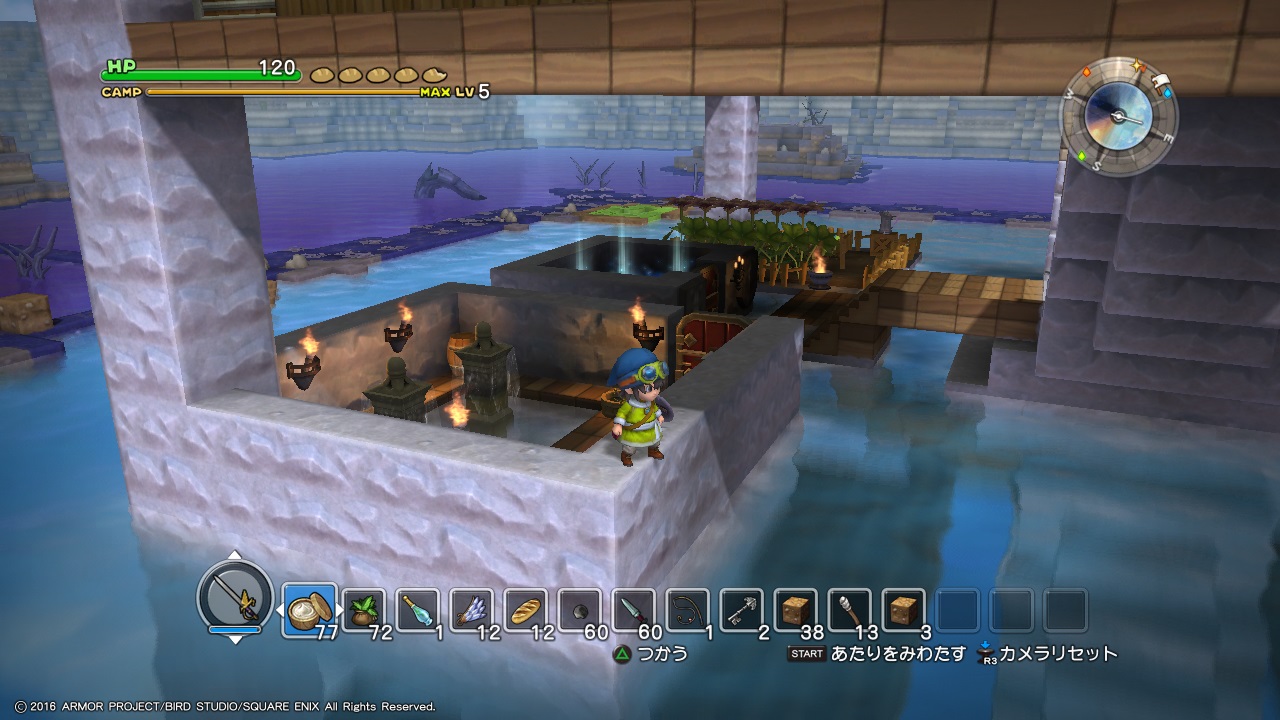Select the bread loaf slot

[524, 609]
